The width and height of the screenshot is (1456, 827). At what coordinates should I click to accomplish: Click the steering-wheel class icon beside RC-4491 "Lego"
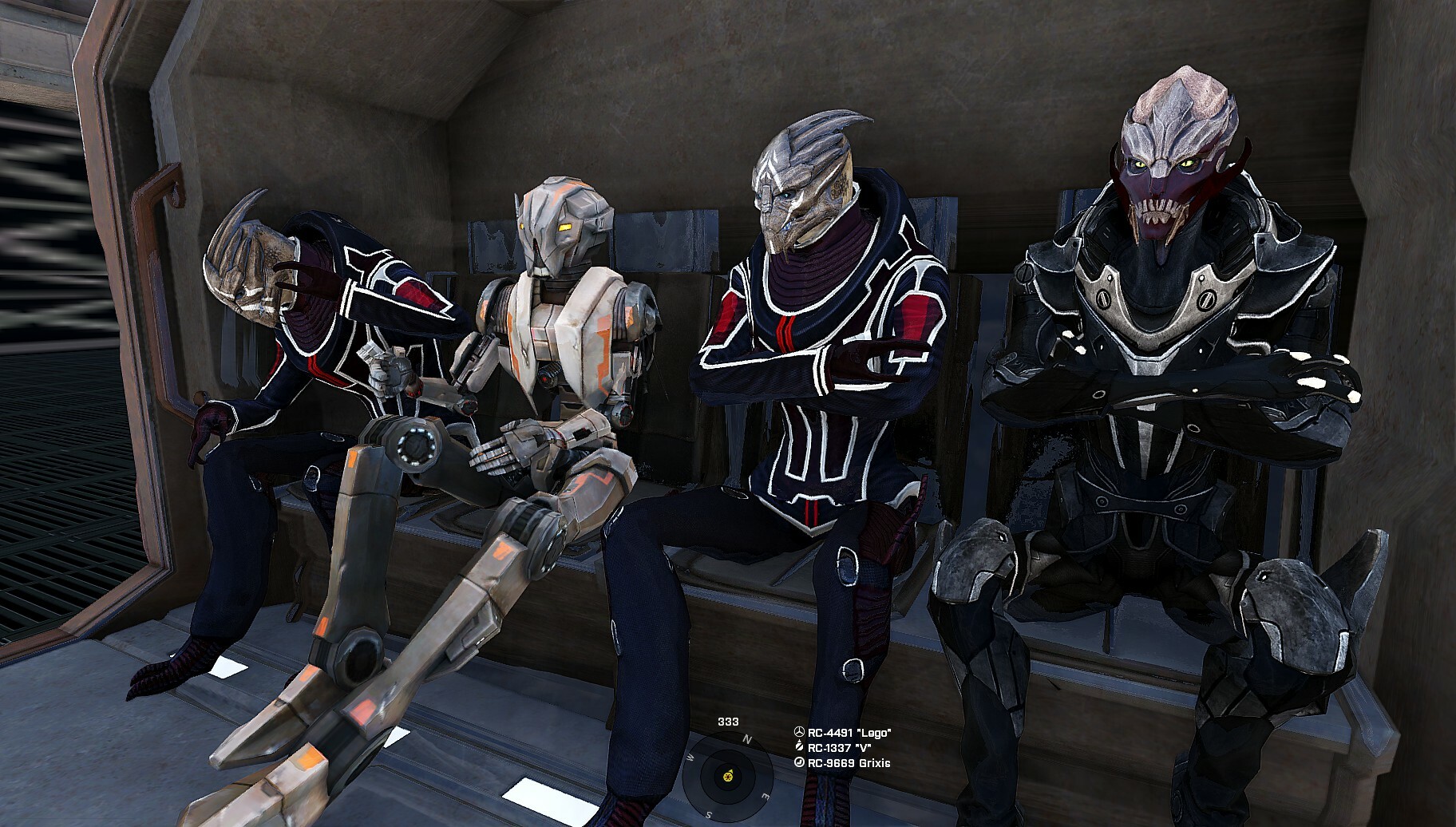click(x=799, y=732)
